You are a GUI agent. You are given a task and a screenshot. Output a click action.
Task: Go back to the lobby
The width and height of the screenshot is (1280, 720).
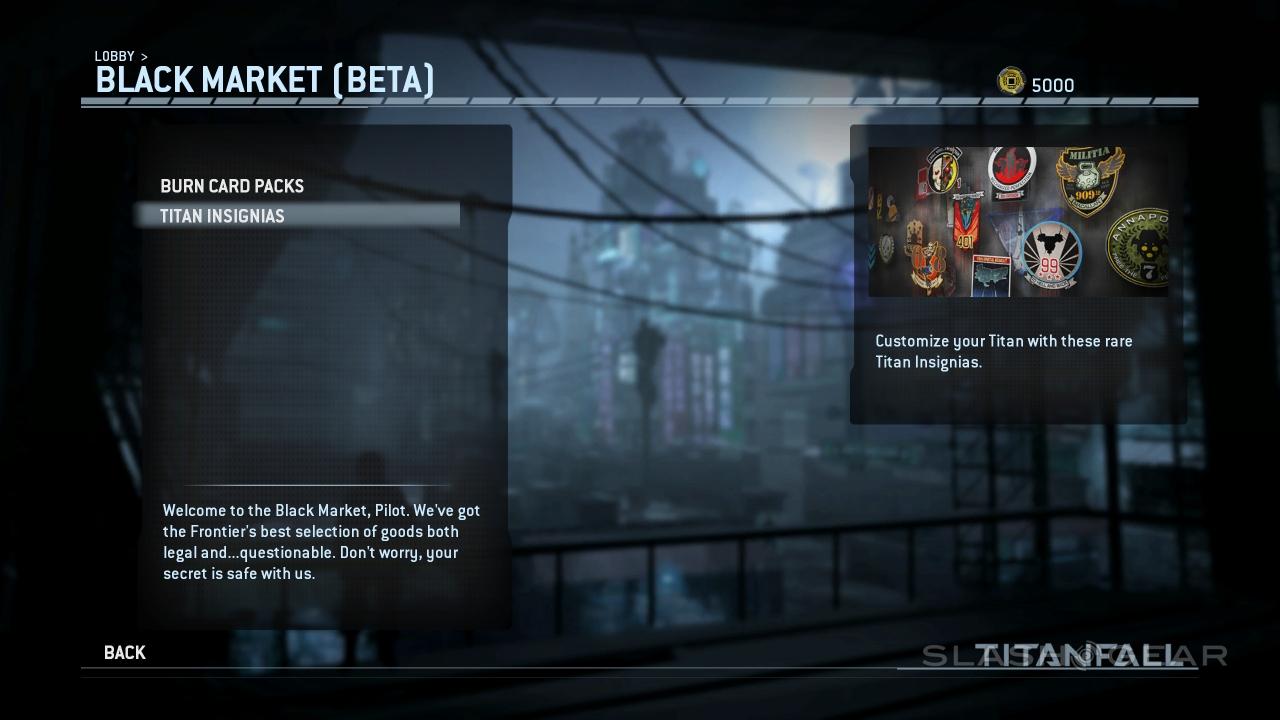click(125, 653)
